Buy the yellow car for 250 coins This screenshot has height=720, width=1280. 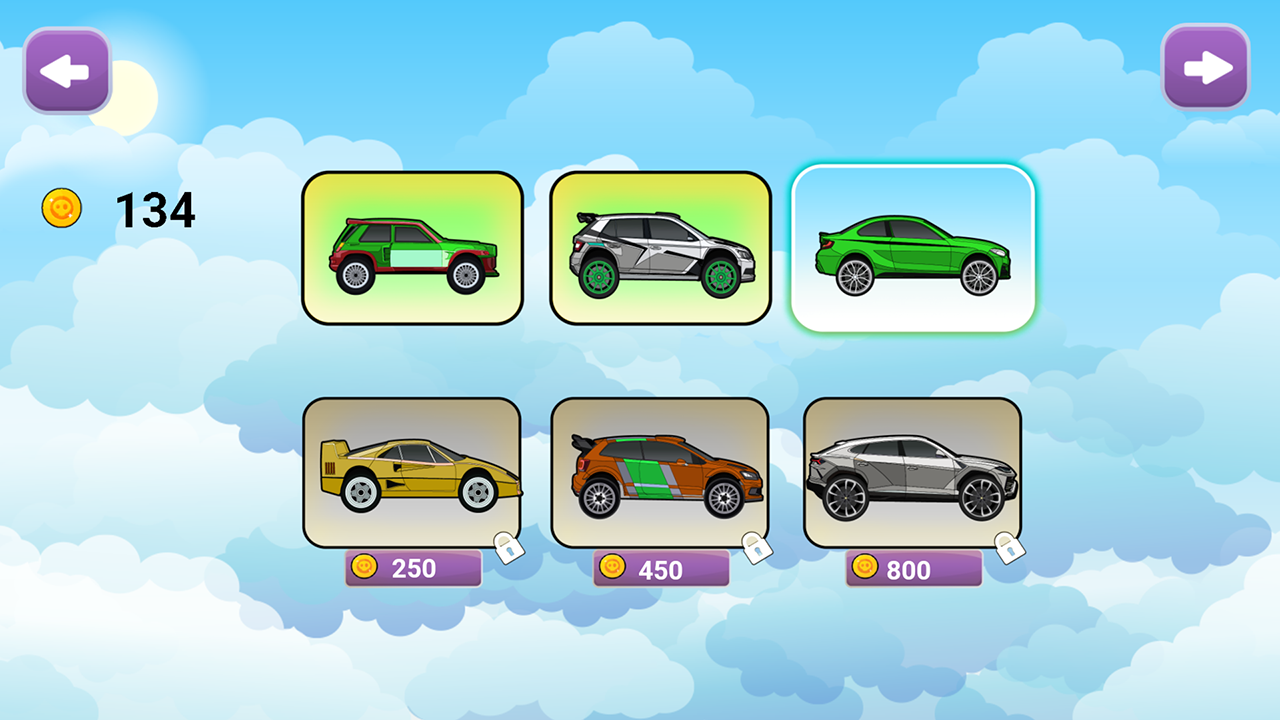coord(413,568)
